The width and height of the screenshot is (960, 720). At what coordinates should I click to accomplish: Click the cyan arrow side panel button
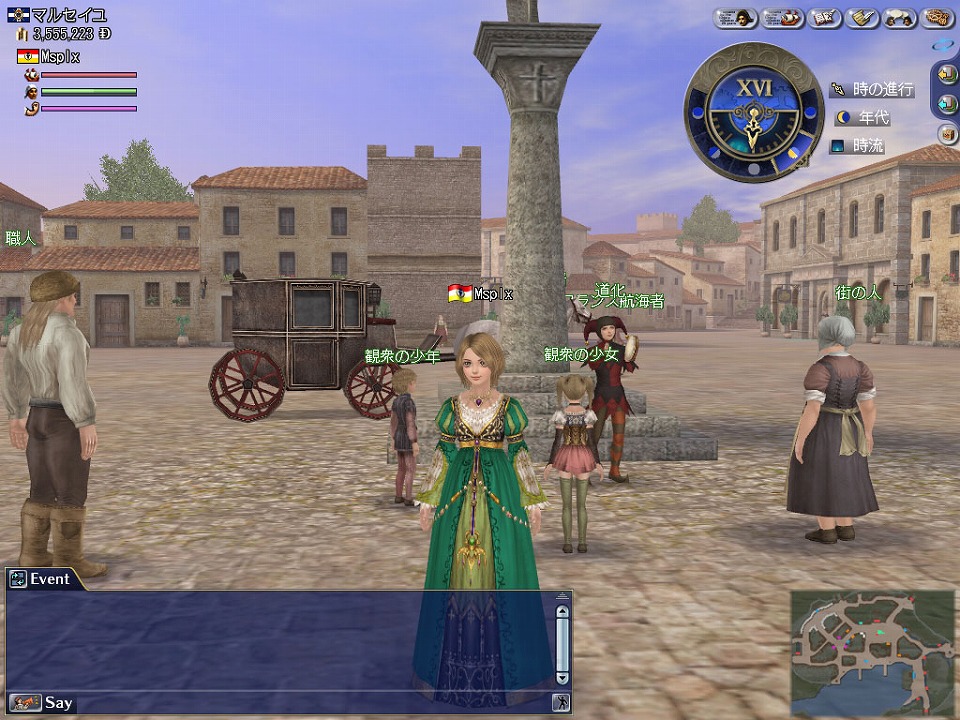(948, 103)
